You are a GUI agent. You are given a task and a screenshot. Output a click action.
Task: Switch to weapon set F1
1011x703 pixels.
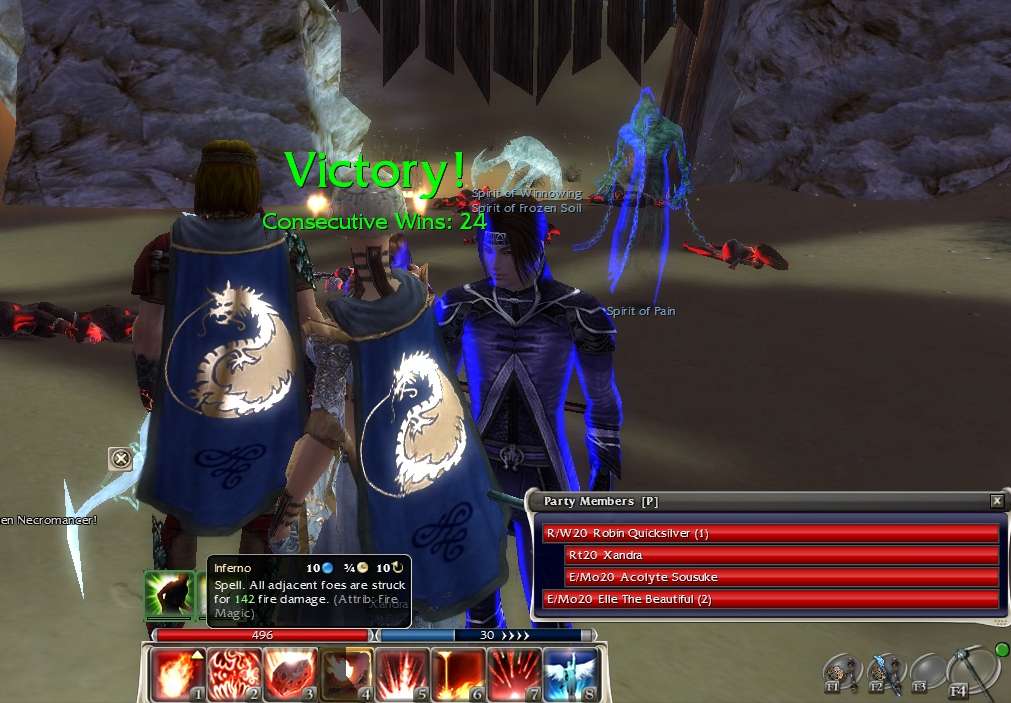point(840,673)
